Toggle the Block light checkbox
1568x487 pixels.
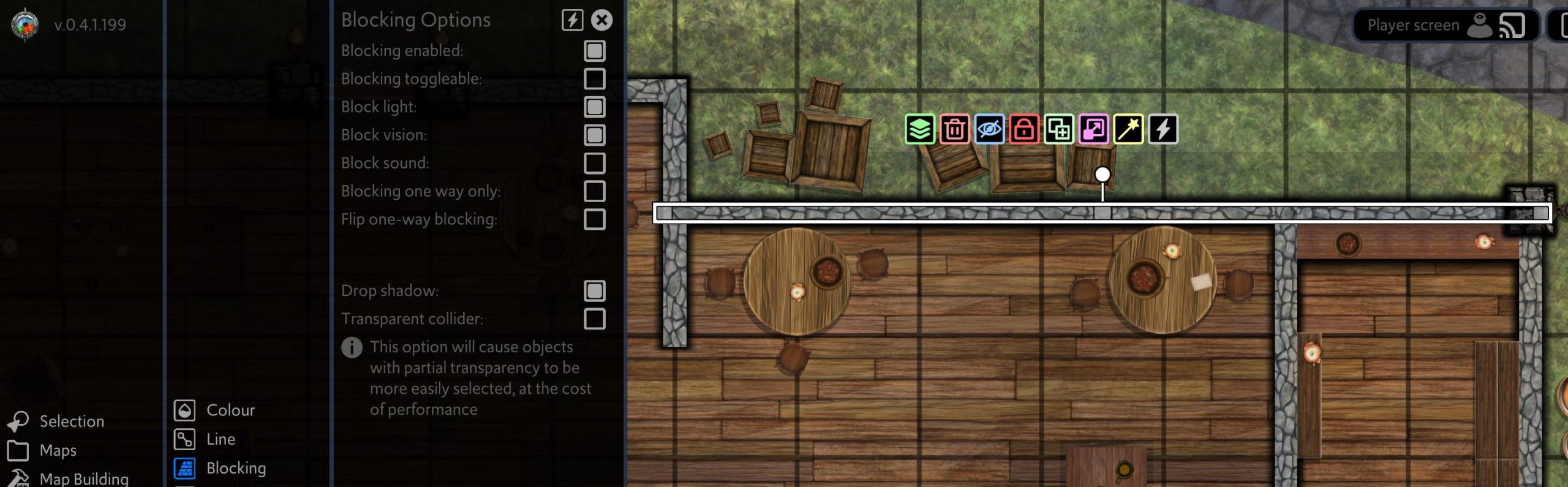coord(594,107)
